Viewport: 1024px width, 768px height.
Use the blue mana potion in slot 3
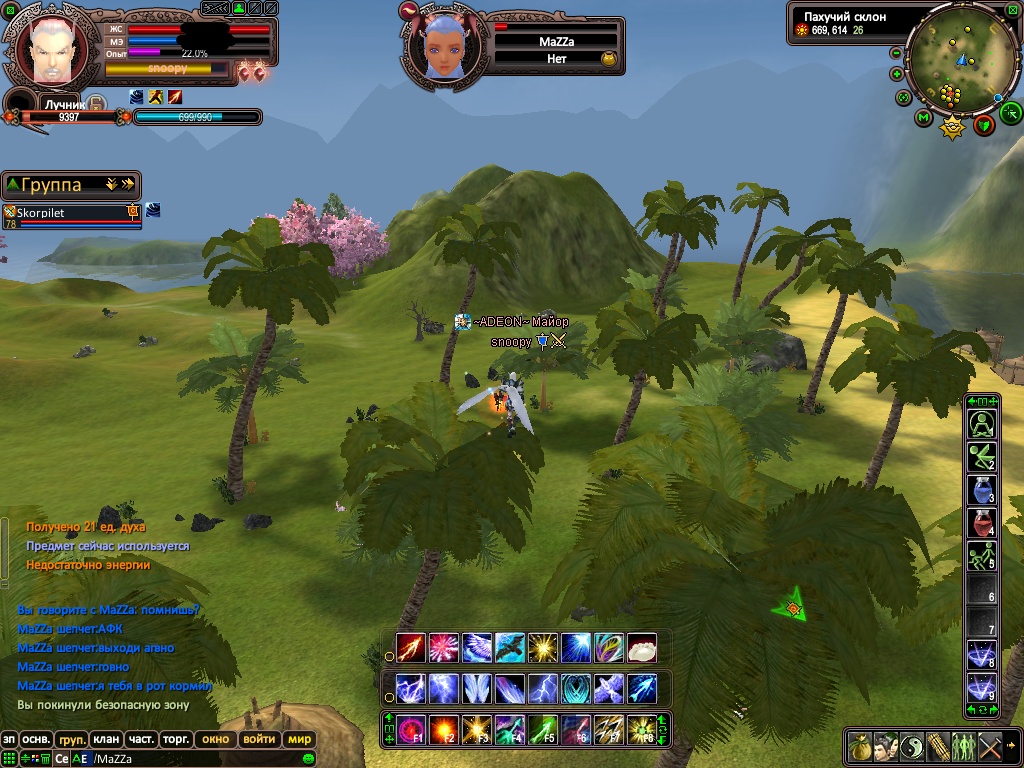981,490
